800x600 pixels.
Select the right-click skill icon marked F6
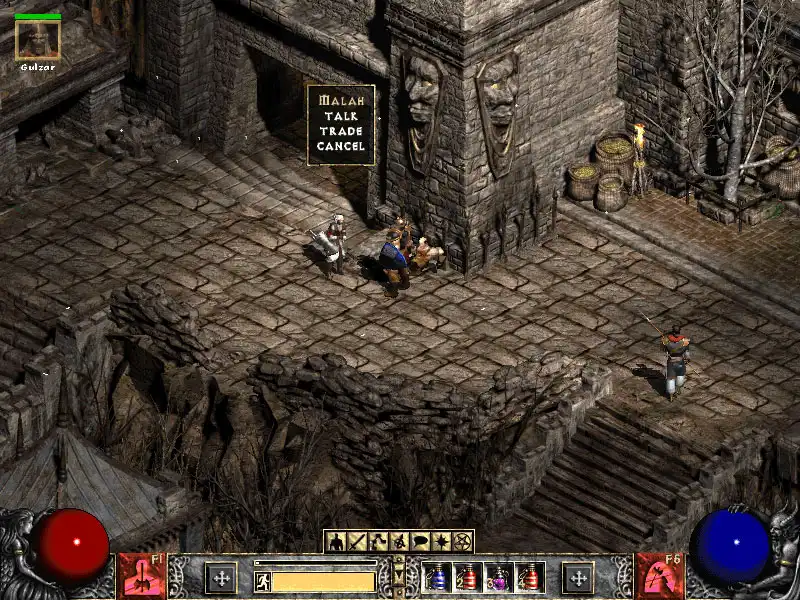[658, 575]
